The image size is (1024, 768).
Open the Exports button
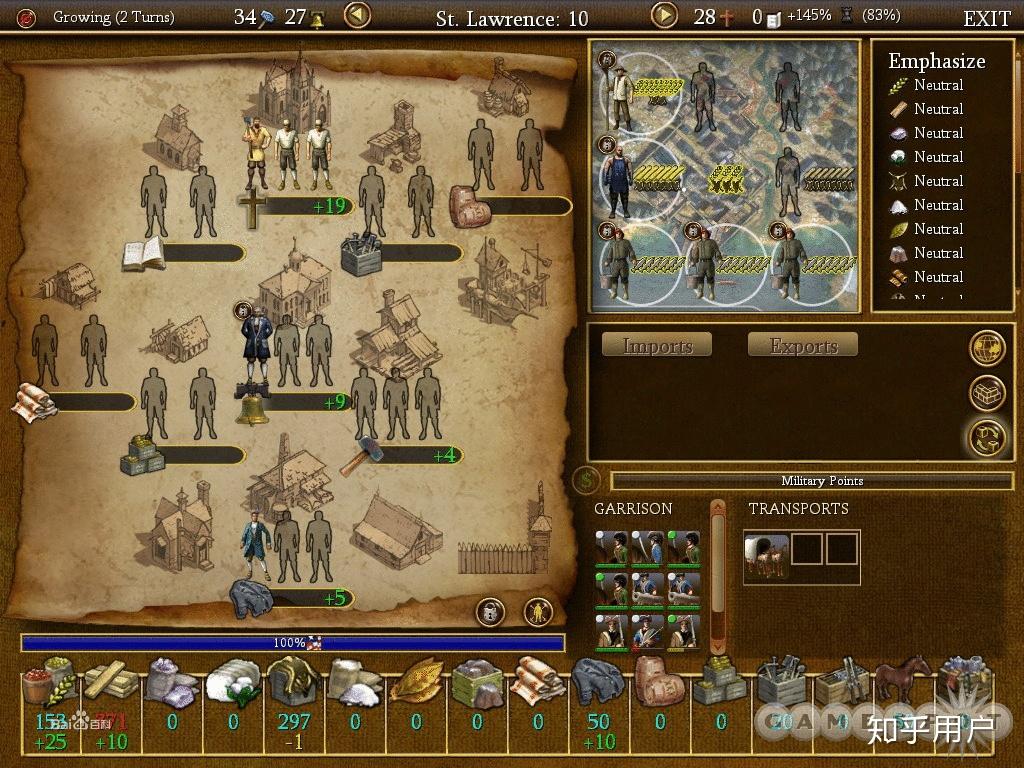(x=803, y=346)
